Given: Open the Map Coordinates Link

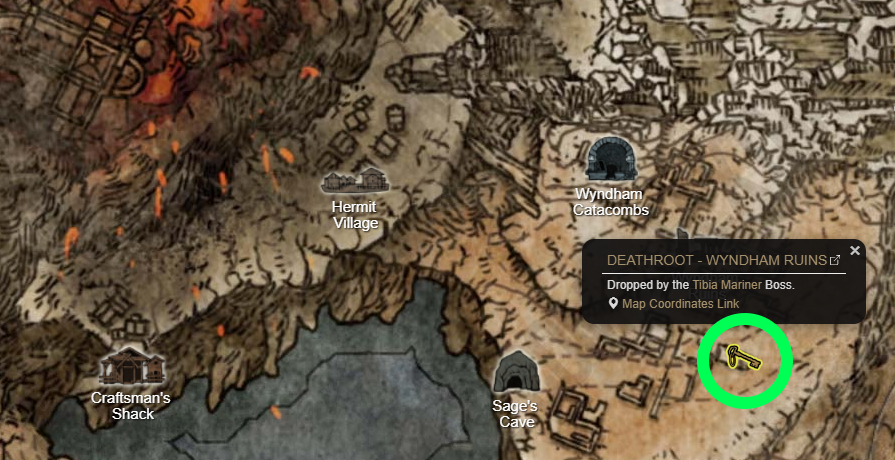Looking at the screenshot, I should [680, 304].
